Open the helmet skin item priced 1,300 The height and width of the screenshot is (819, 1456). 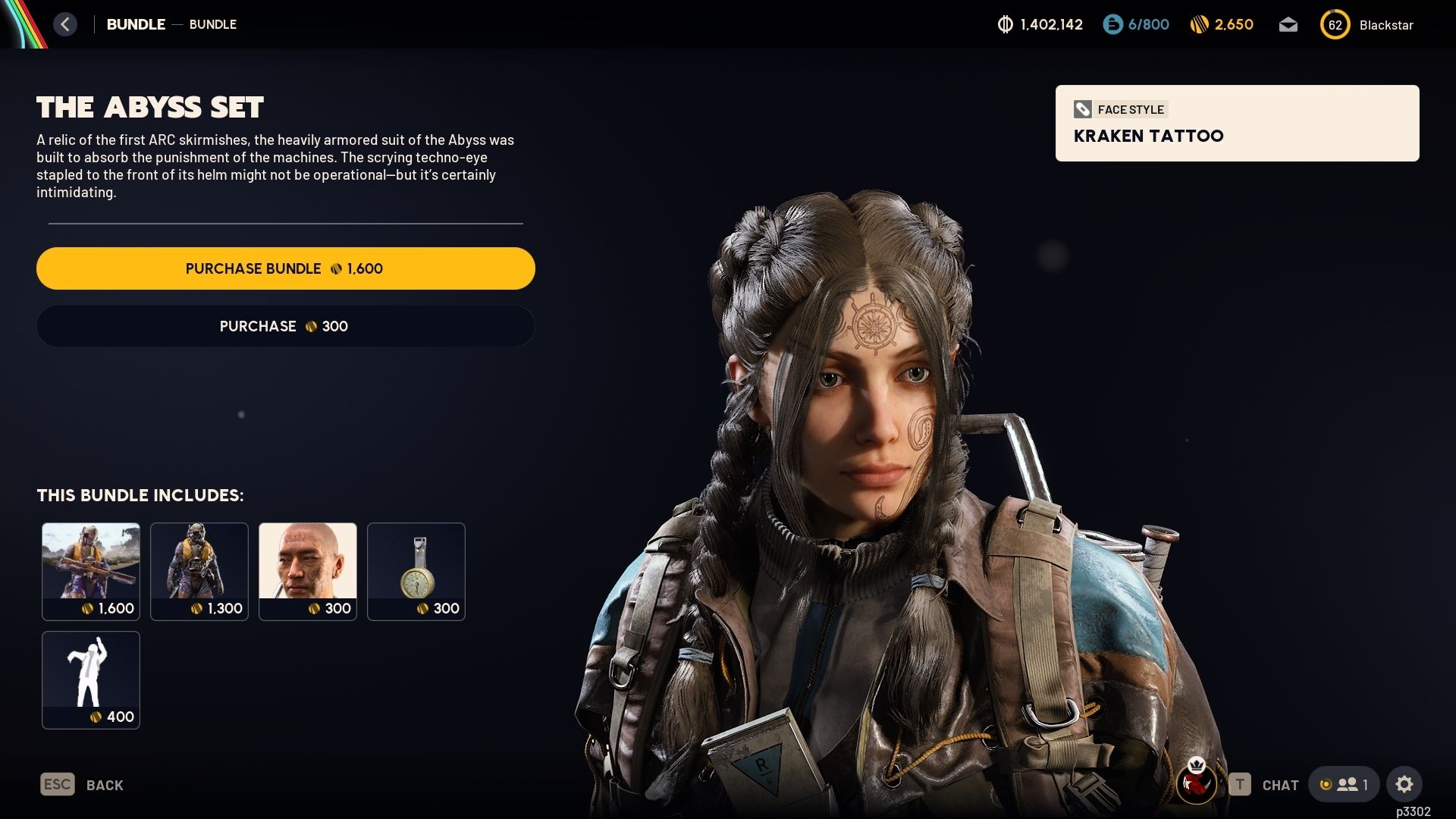point(199,571)
